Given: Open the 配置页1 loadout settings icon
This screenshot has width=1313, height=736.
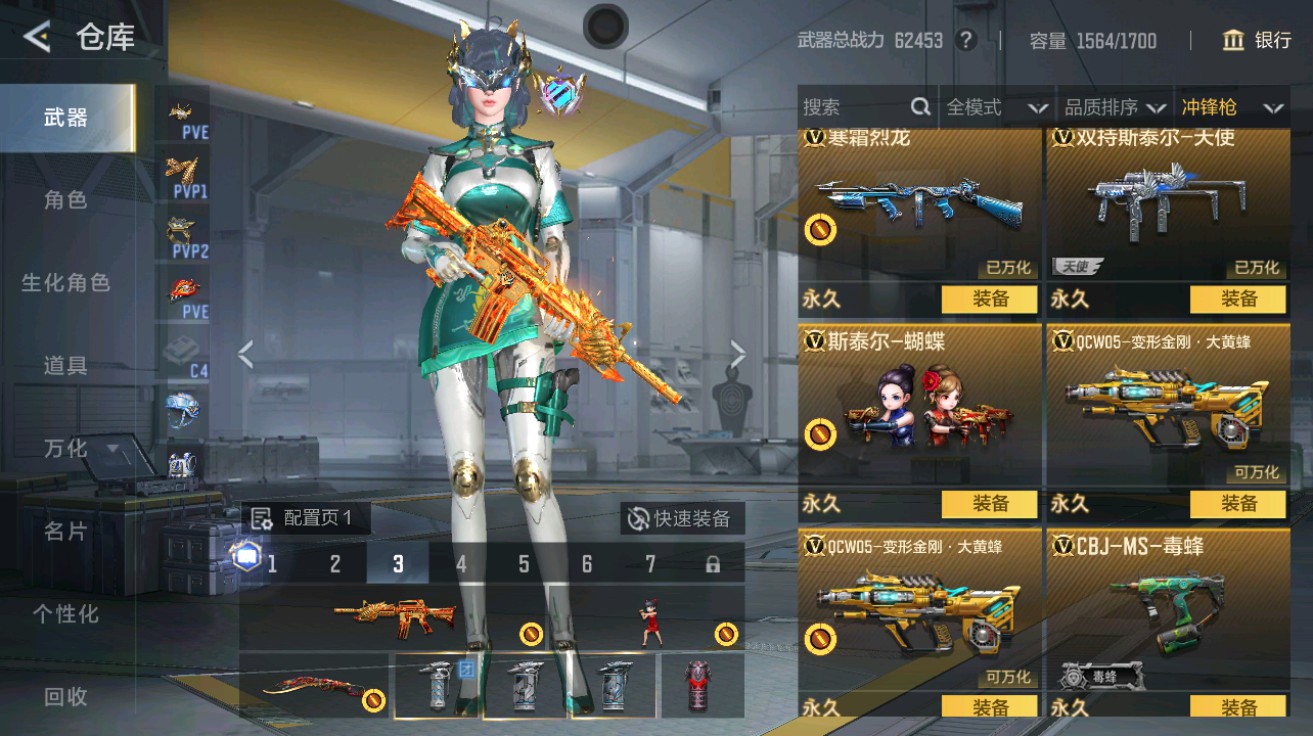Looking at the screenshot, I should (x=259, y=518).
